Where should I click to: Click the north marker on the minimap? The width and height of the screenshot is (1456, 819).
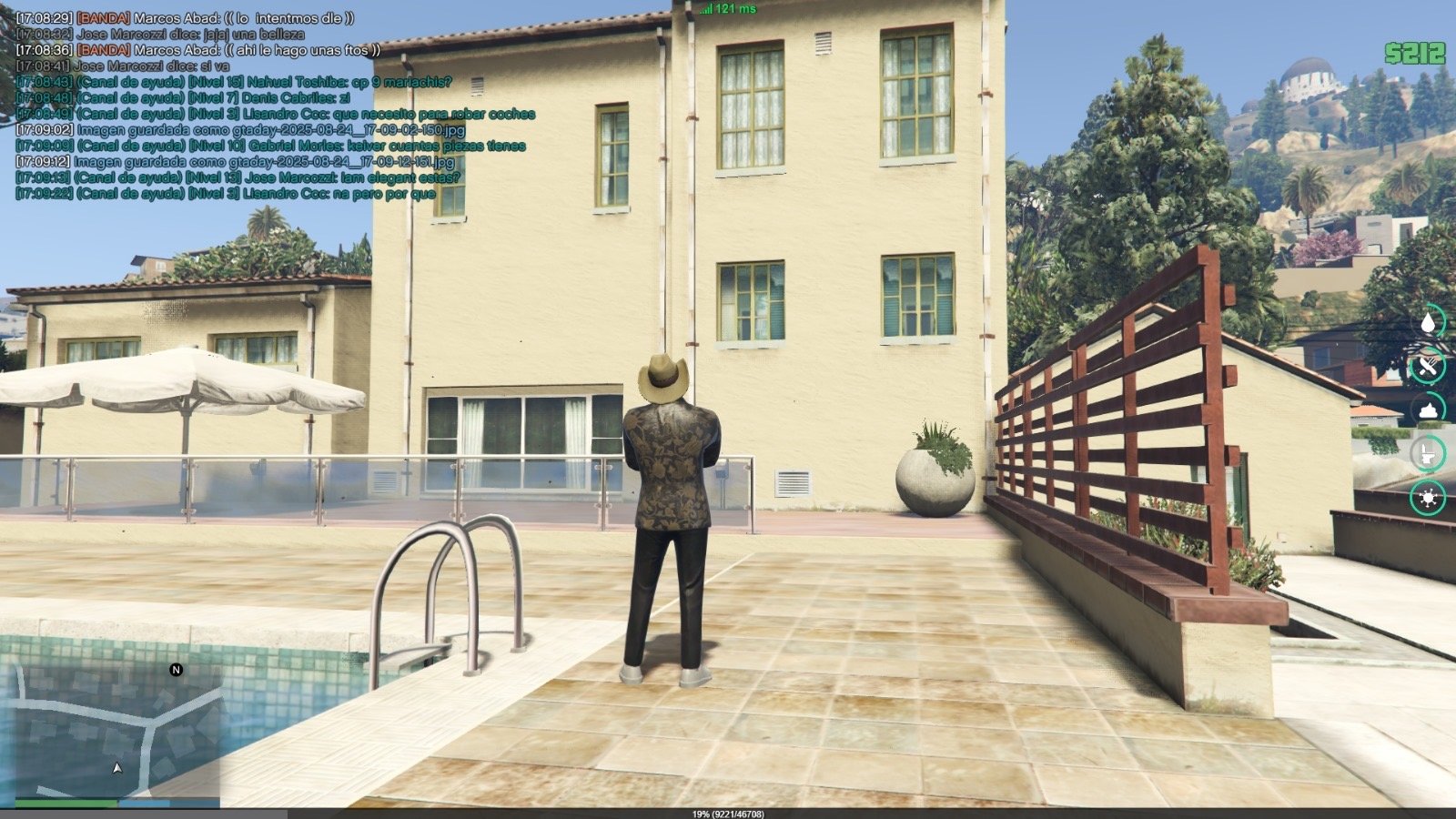pyautogui.click(x=177, y=670)
